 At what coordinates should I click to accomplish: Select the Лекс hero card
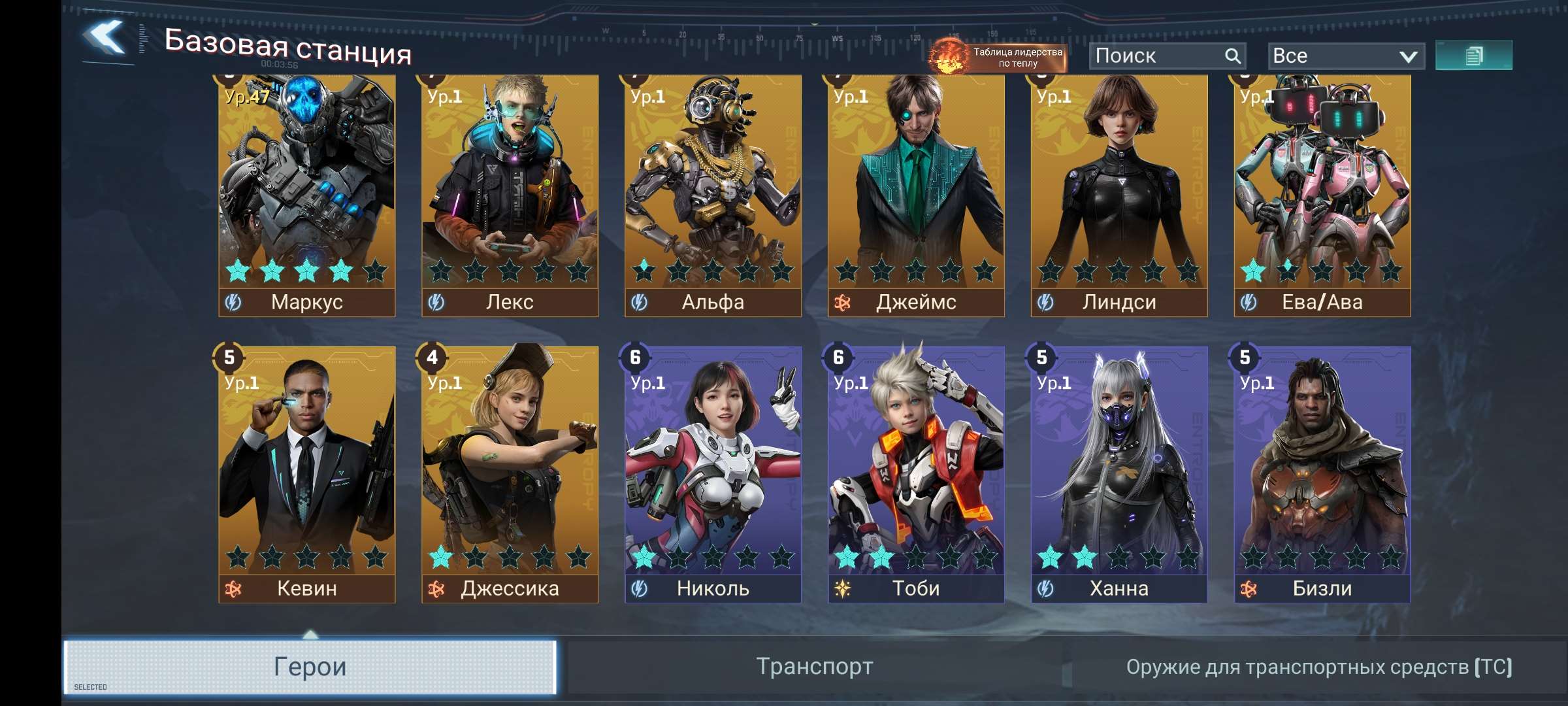coord(510,196)
